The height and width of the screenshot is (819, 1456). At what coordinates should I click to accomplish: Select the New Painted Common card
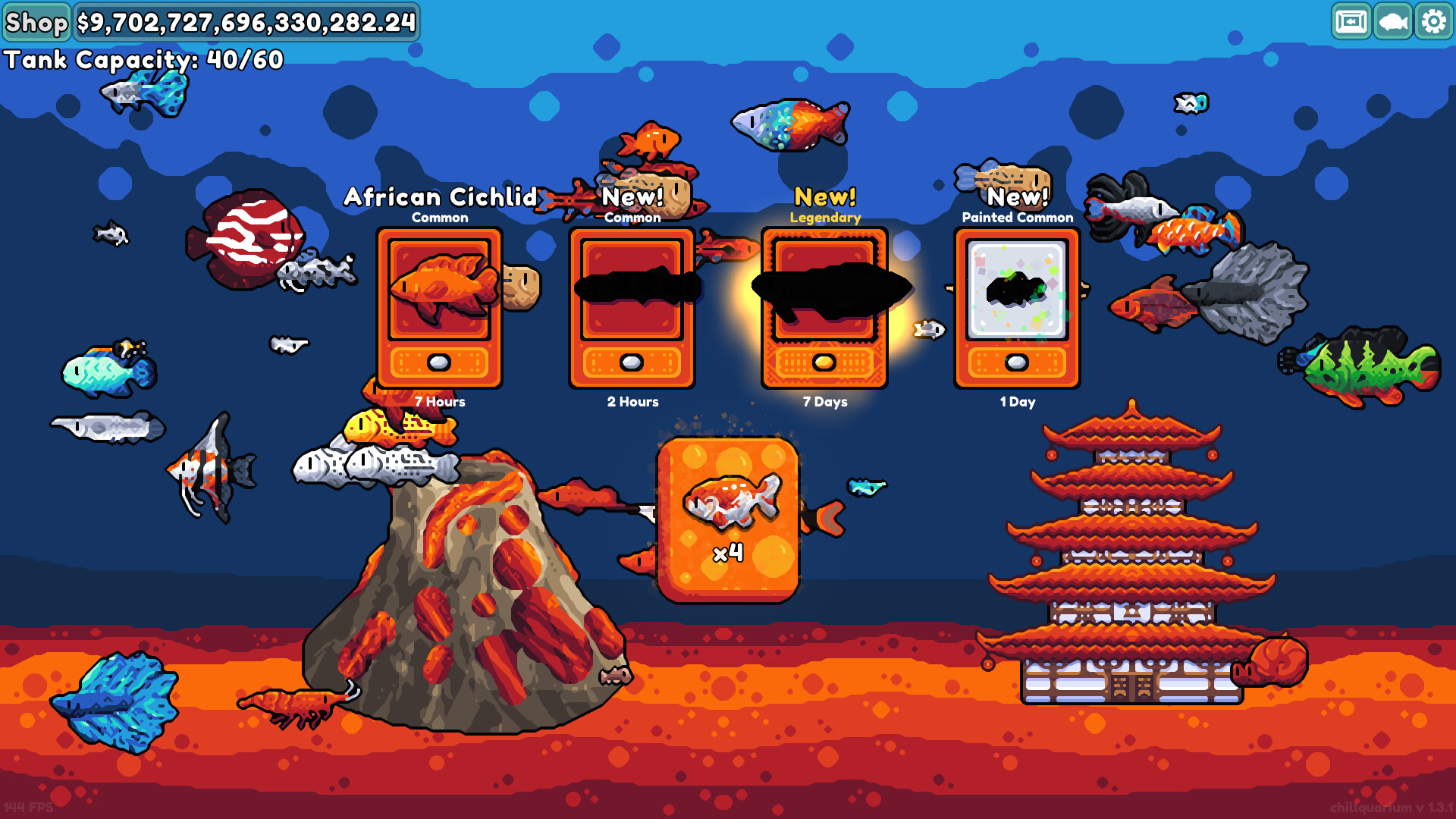click(x=1017, y=307)
